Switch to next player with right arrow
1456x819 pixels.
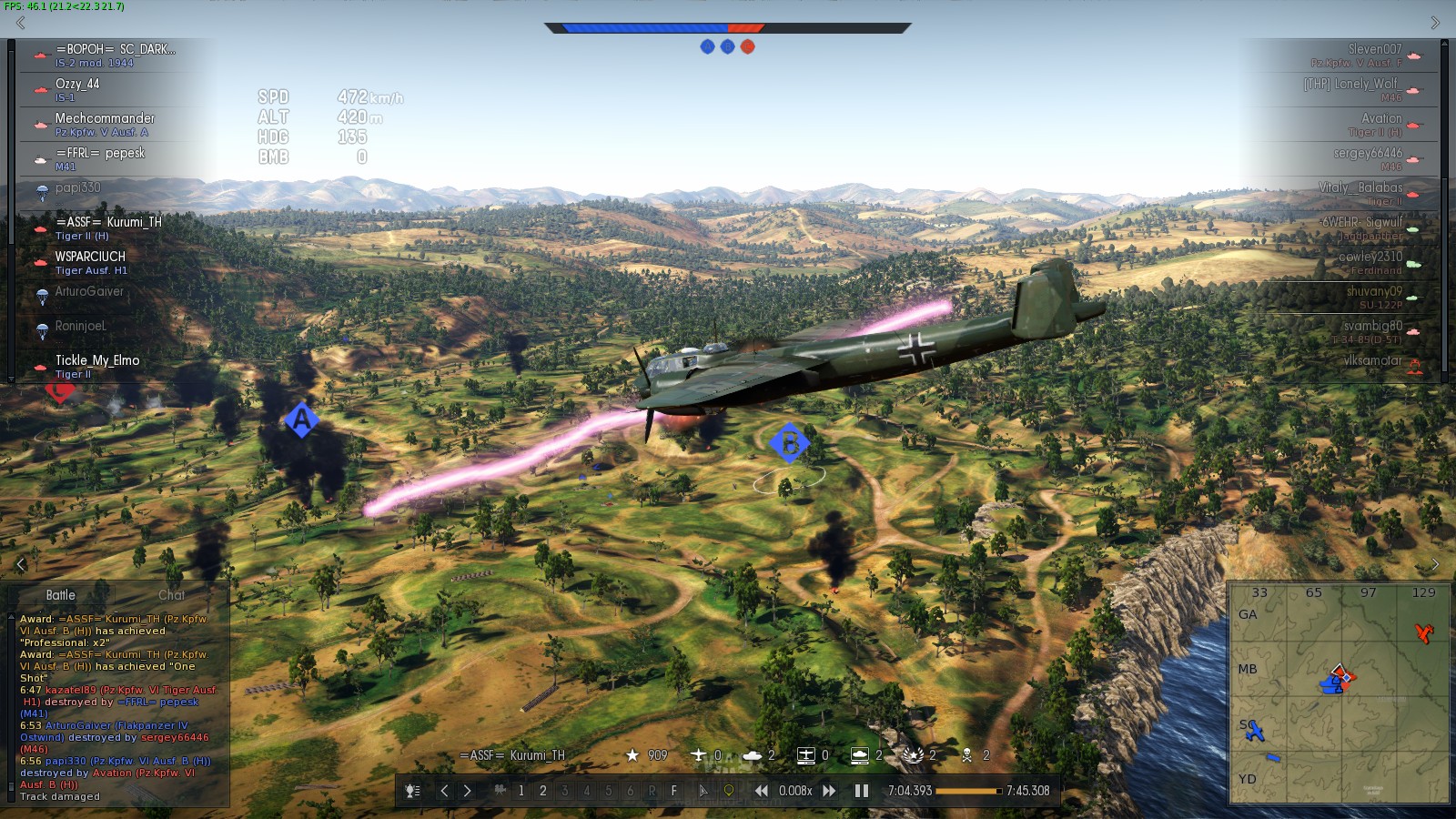point(467,791)
